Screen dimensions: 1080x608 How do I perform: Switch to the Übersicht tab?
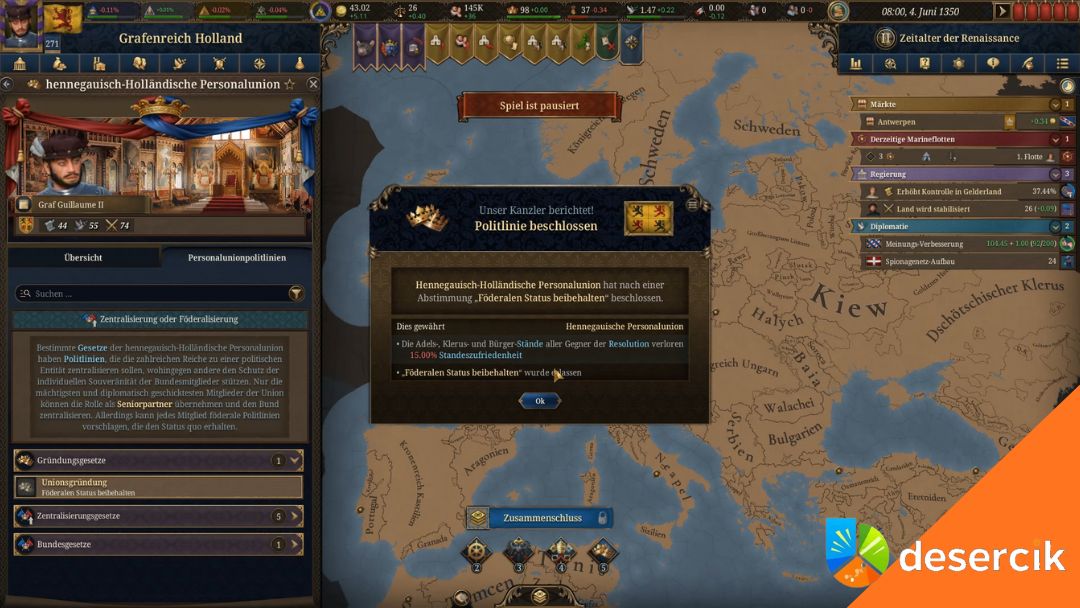pyautogui.click(x=83, y=257)
